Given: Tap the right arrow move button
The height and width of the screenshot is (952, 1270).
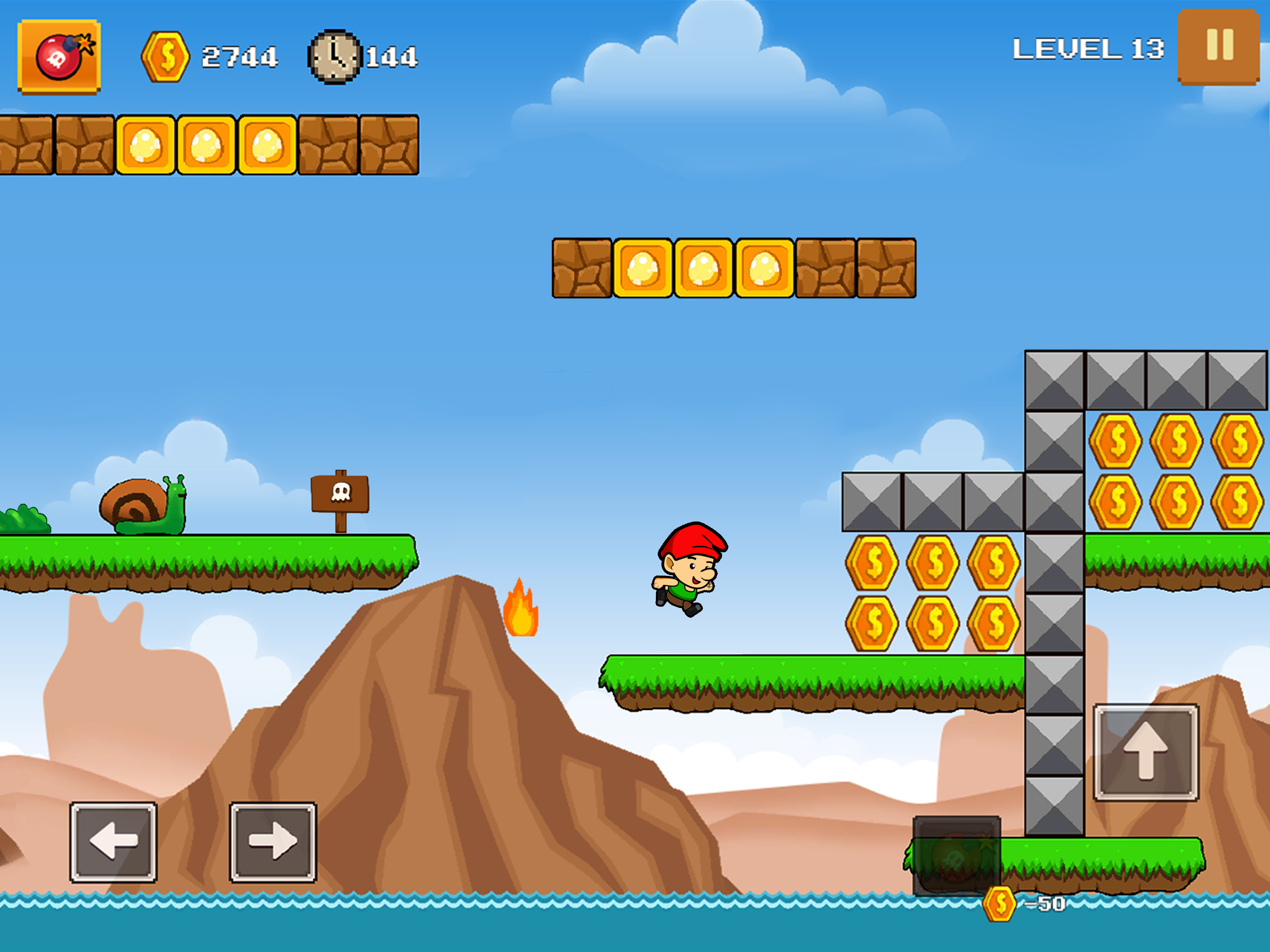Looking at the screenshot, I should click(x=273, y=841).
